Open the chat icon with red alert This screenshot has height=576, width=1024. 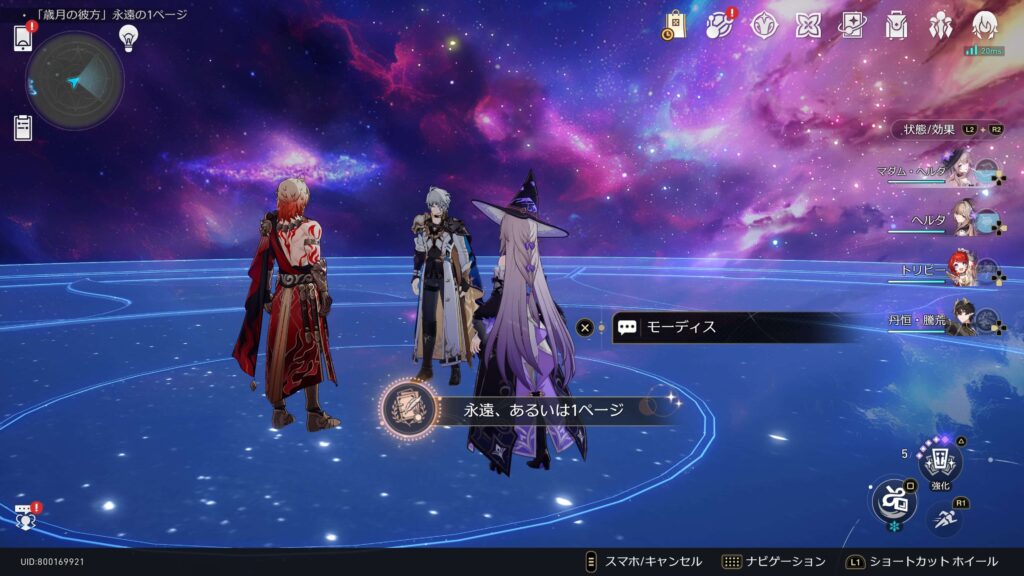pos(25,516)
